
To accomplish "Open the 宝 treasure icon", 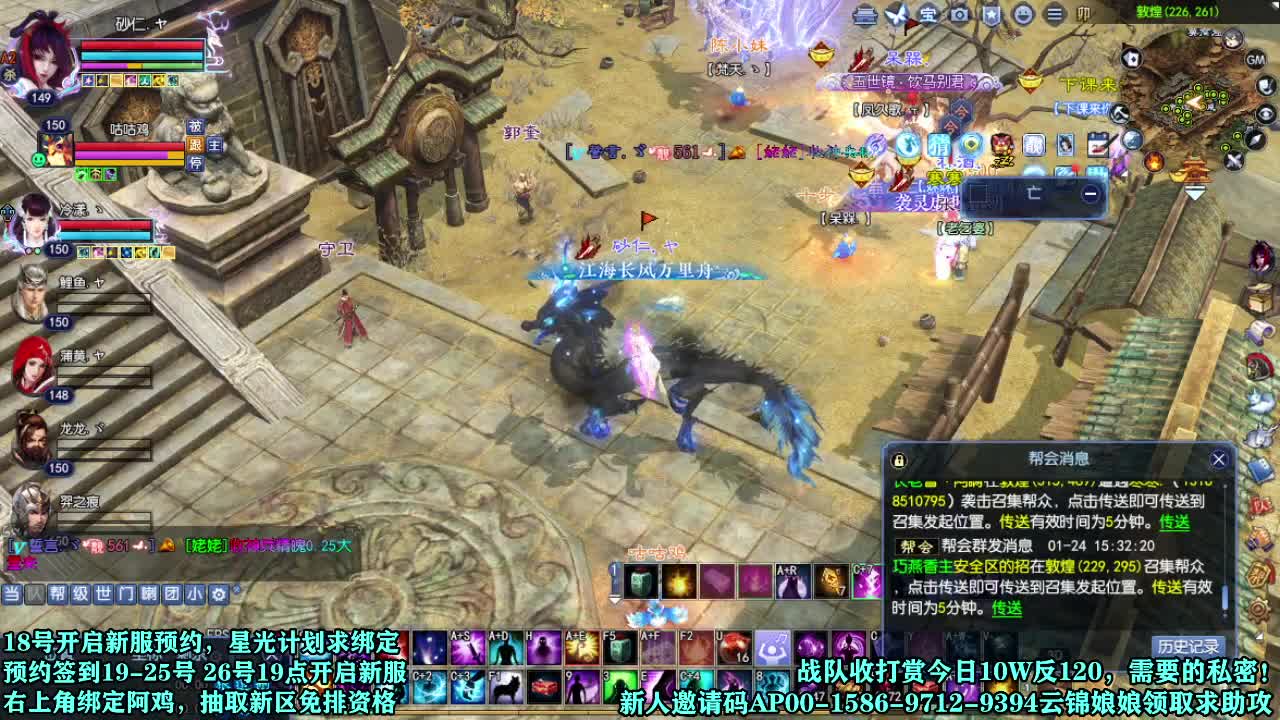I will pyautogui.click(x=931, y=14).
